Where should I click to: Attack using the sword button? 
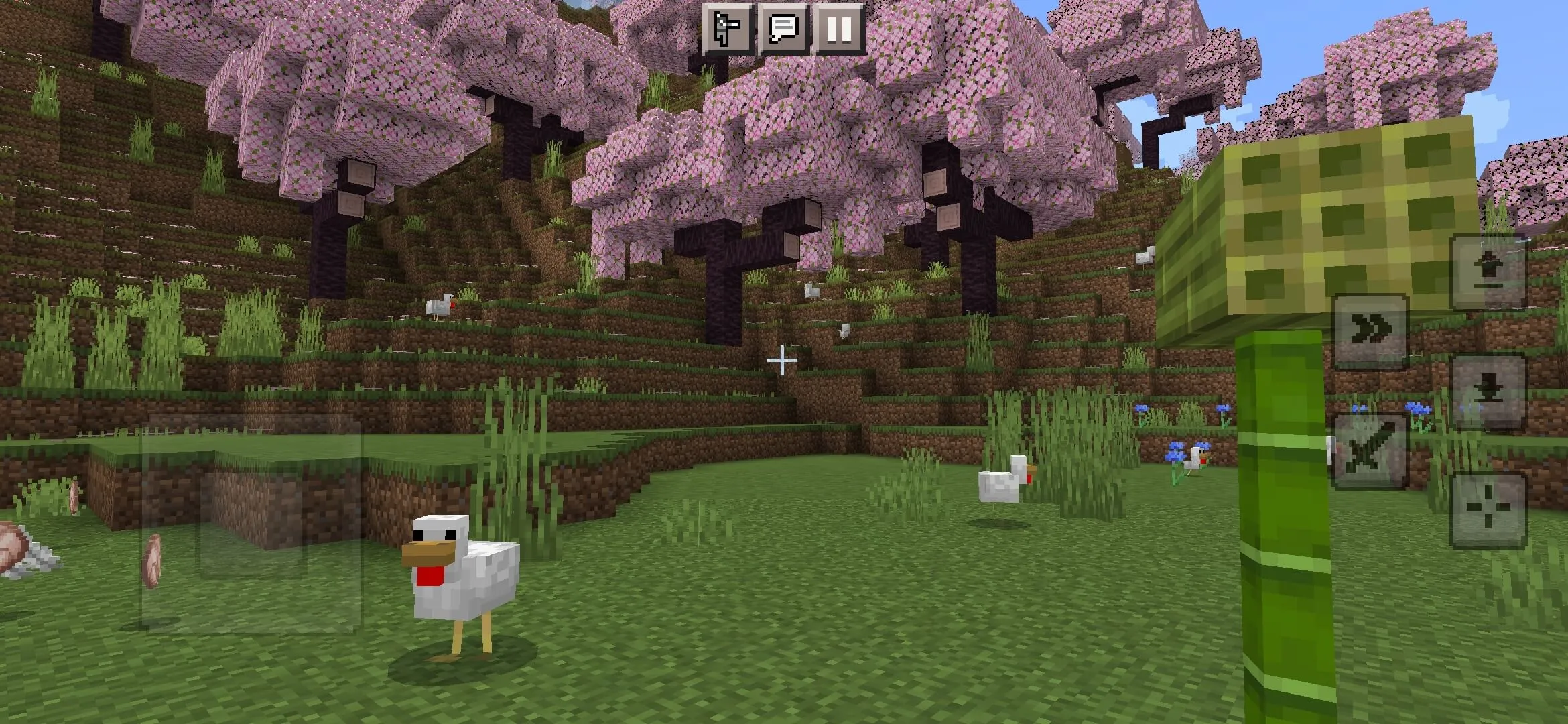[1370, 450]
